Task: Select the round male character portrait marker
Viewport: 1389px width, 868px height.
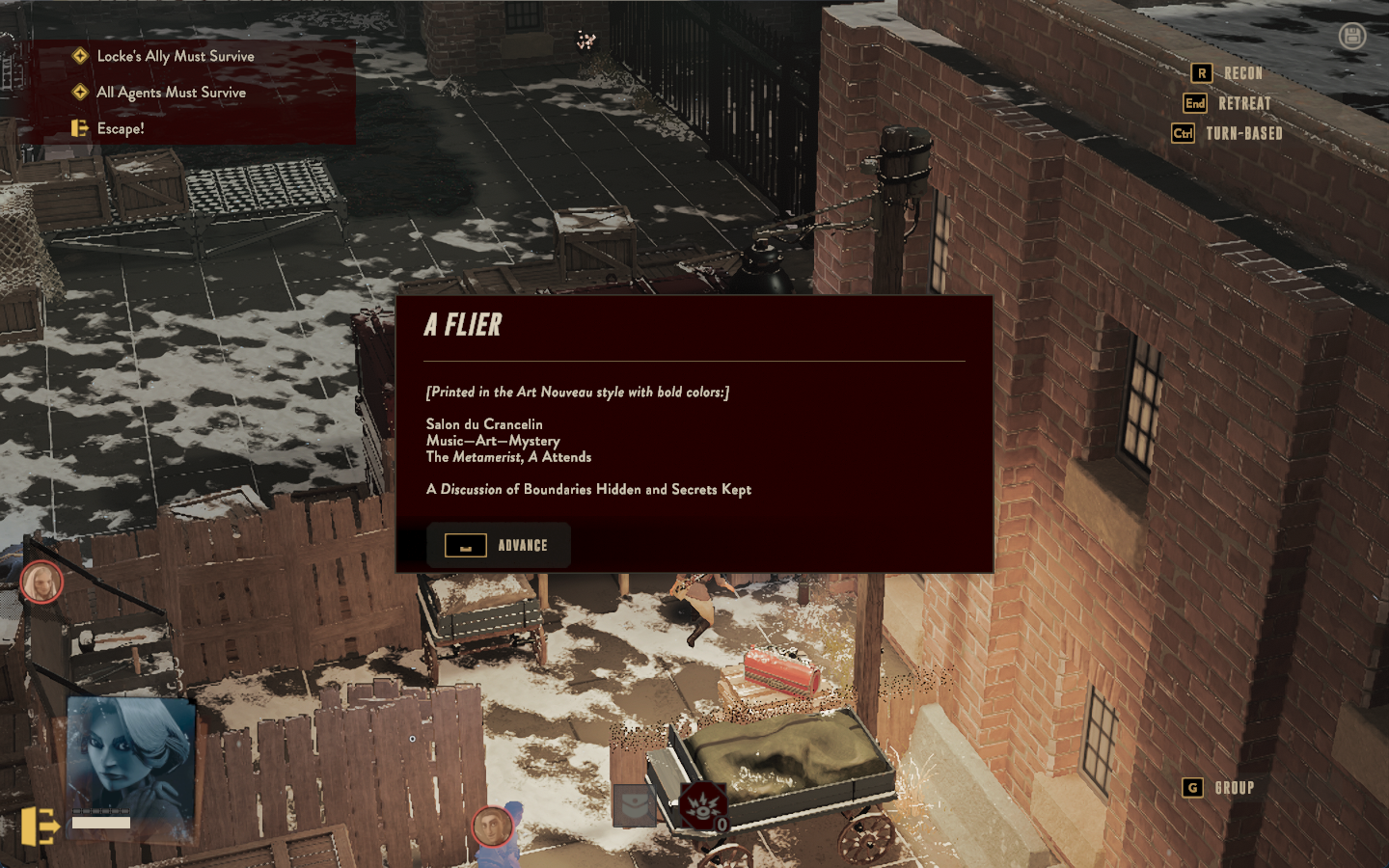Action: pos(492,827)
